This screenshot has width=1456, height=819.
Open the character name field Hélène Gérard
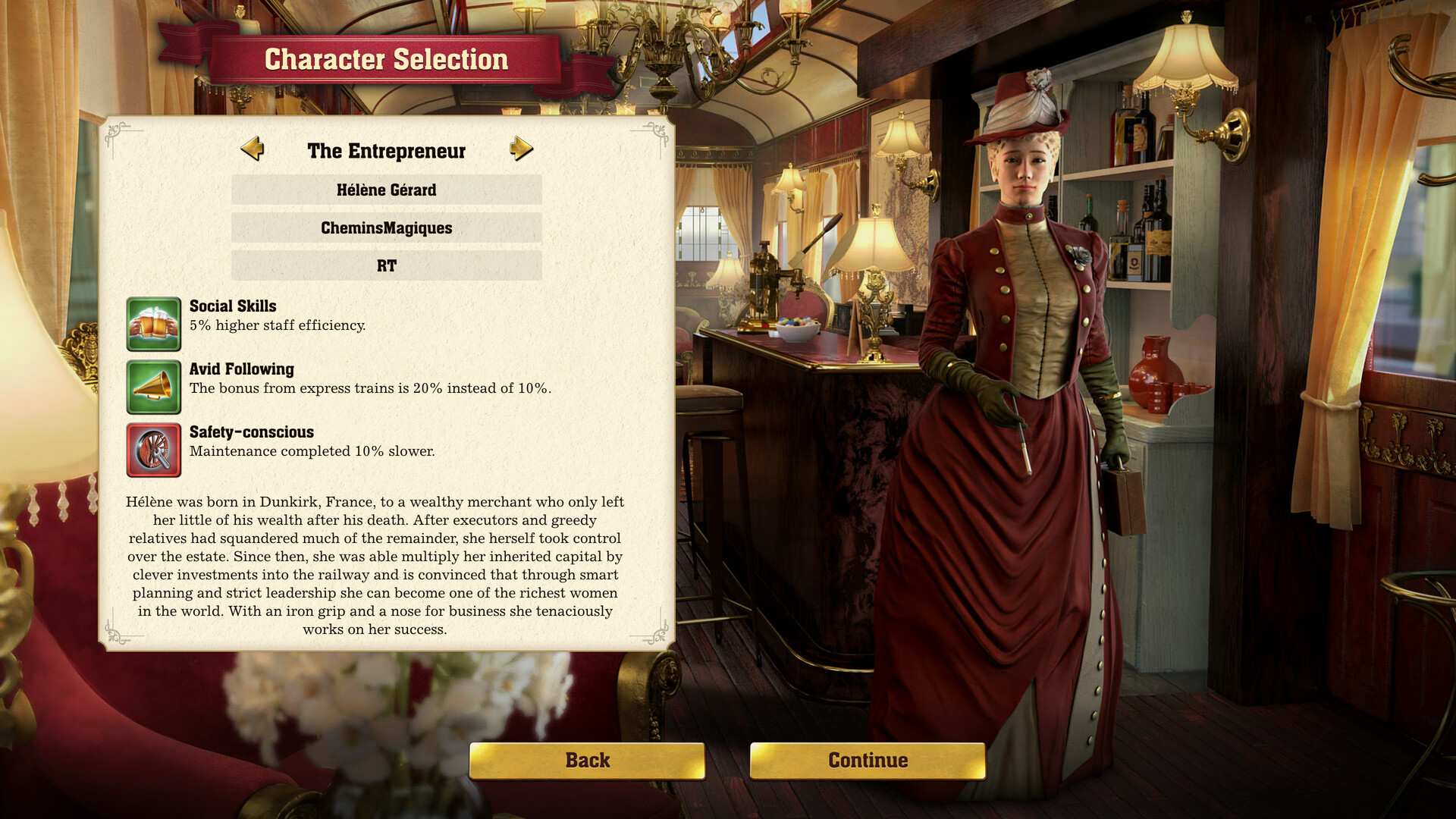pos(386,190)
